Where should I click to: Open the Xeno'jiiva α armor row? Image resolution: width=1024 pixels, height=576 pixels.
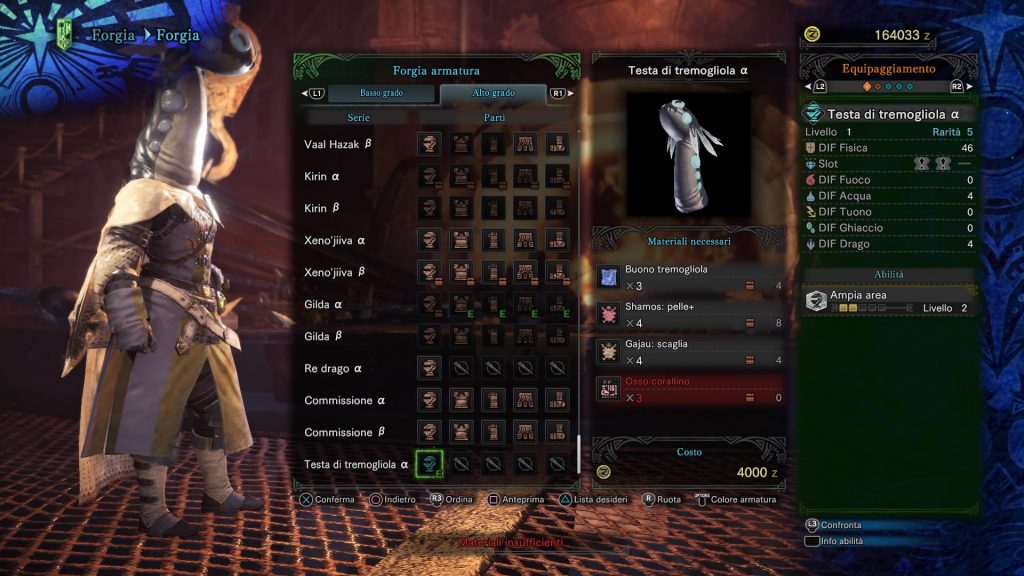334,240
